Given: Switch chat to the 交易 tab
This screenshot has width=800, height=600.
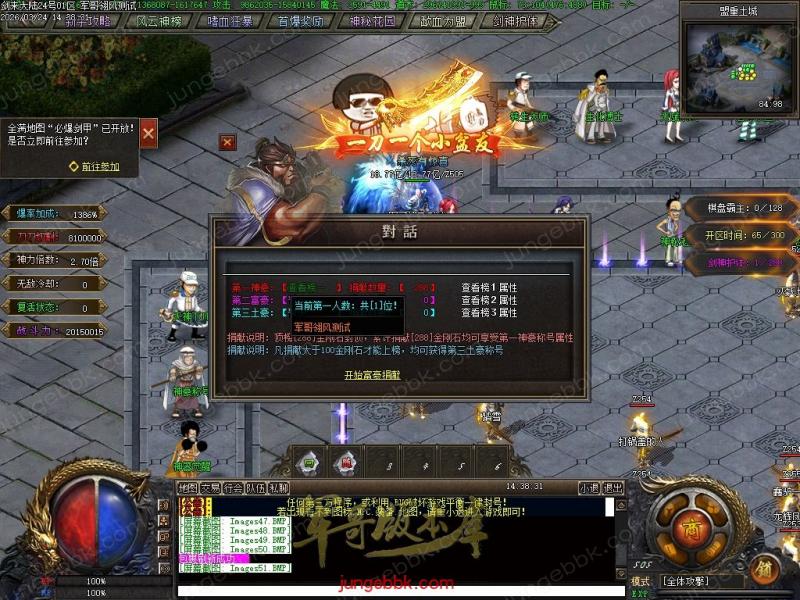Looking at the screenshot, I should pos(210,488).
